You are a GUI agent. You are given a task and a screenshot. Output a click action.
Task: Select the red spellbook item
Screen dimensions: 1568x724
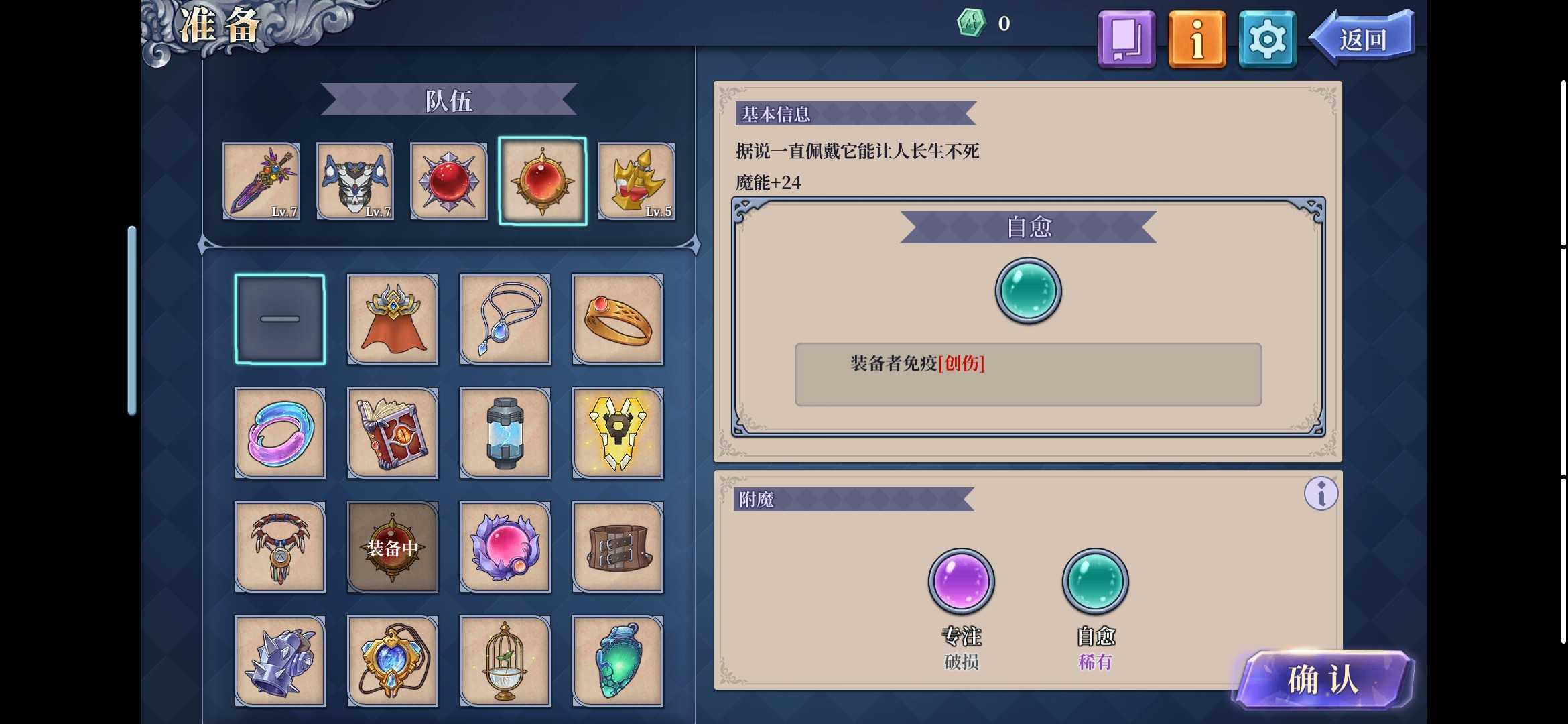click(x=393, y=432)
